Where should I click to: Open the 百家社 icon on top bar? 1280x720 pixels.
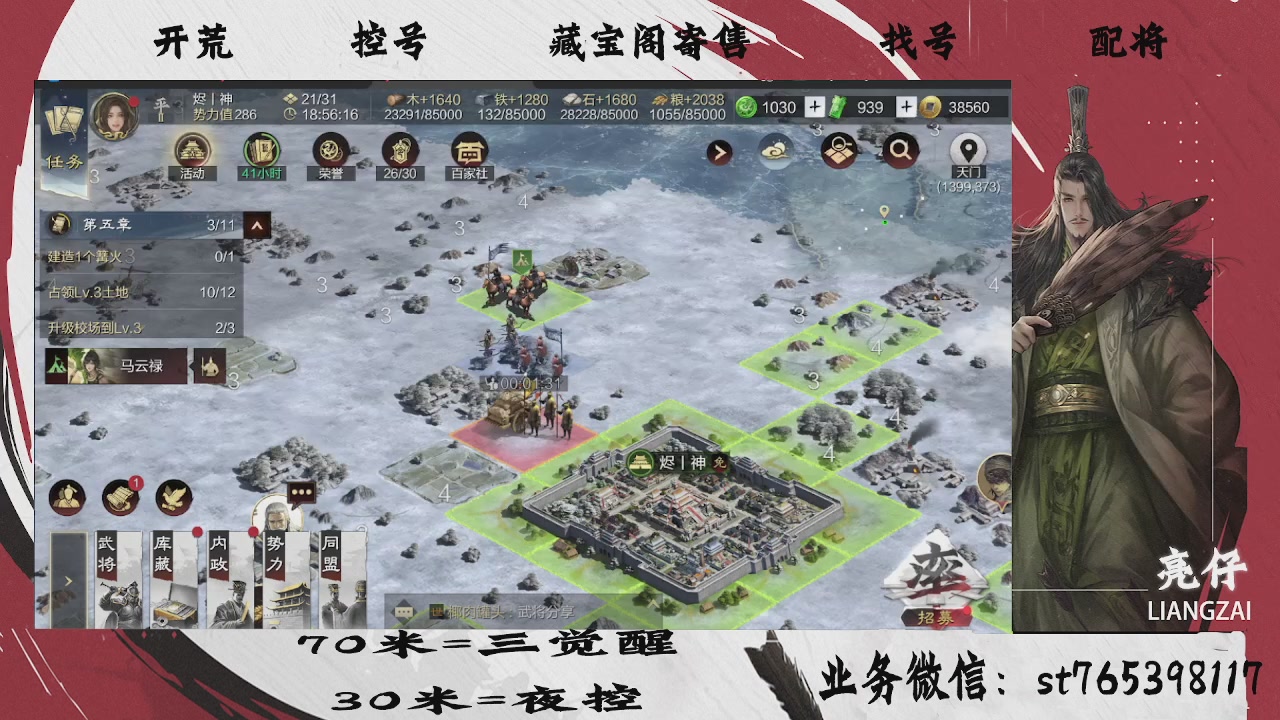tap(467, 153)
